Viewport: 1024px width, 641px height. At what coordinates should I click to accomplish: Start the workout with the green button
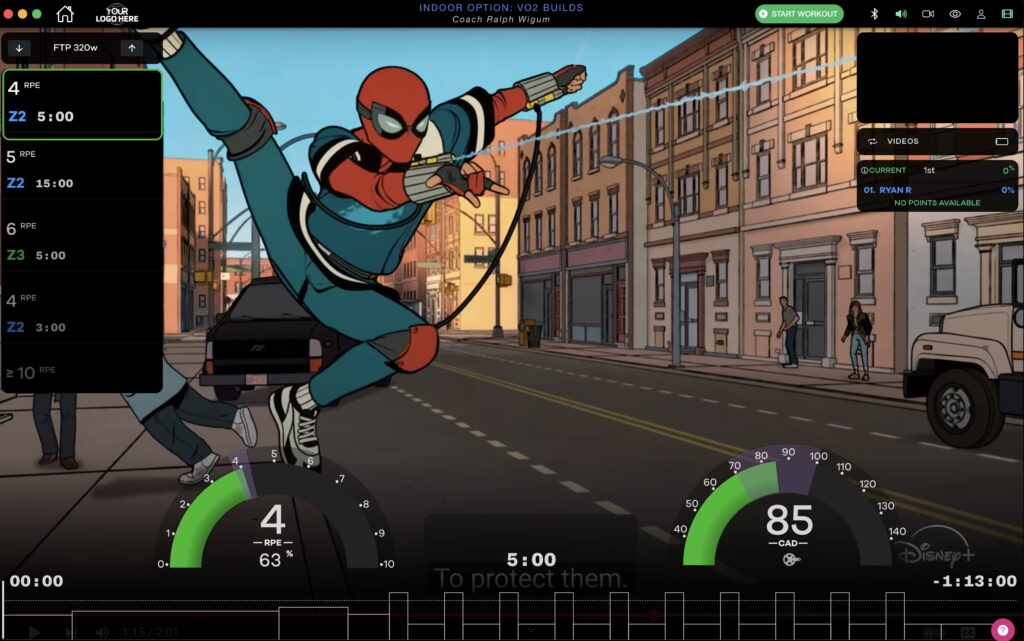(x=799, y=14)
